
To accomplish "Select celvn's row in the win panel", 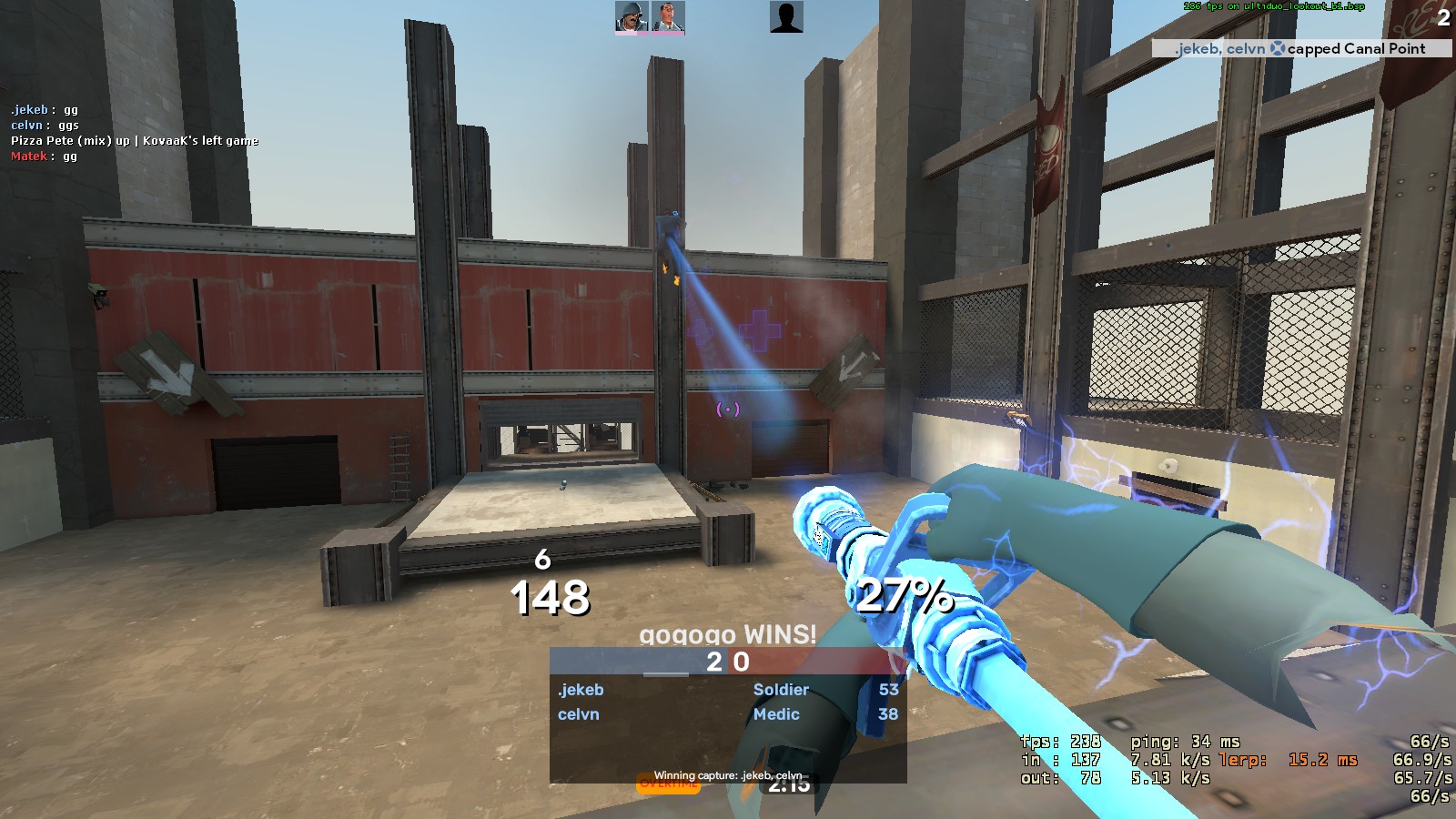I will [727, 714].
